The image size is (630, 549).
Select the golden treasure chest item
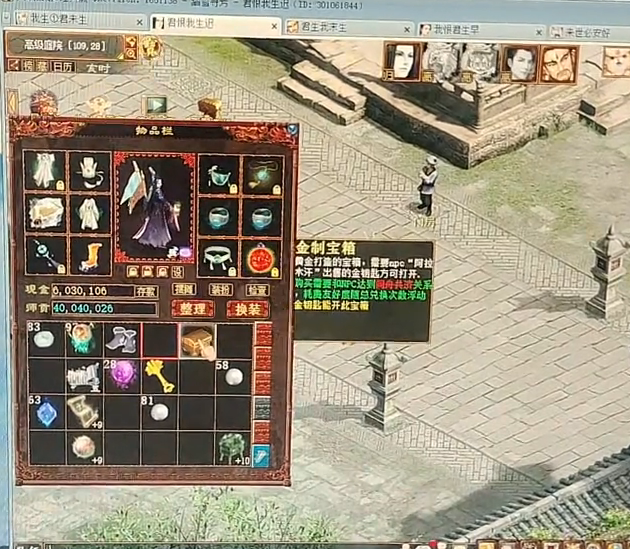[x=196, y=341]
